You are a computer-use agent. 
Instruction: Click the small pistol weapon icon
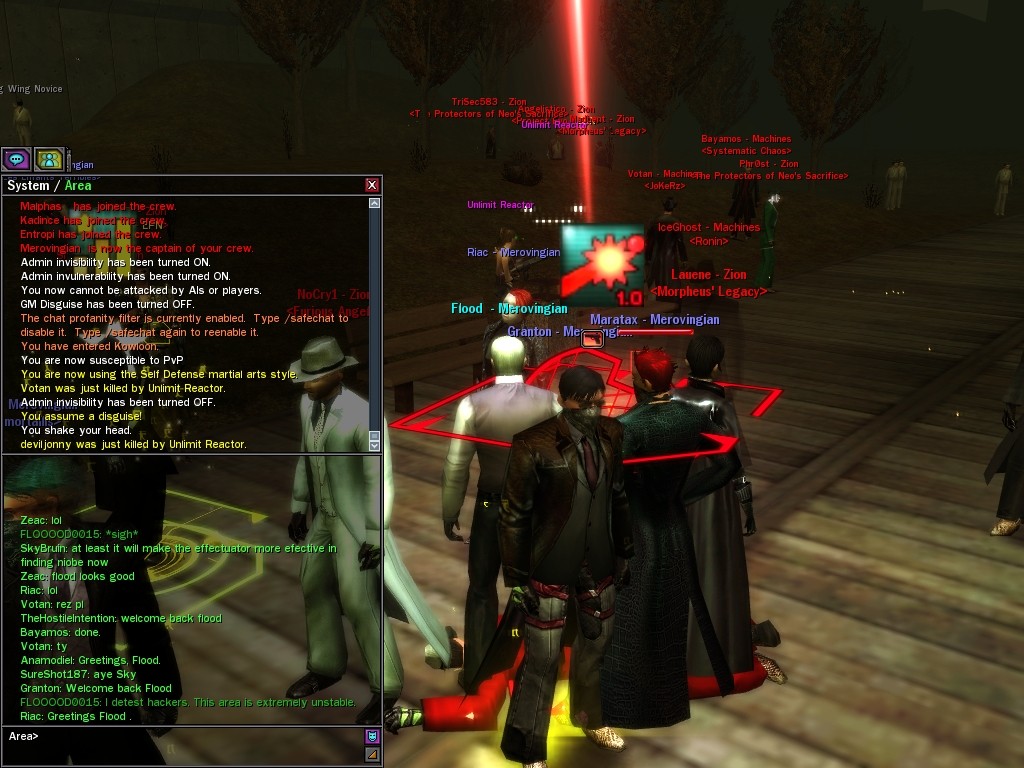tap(592, 339)
